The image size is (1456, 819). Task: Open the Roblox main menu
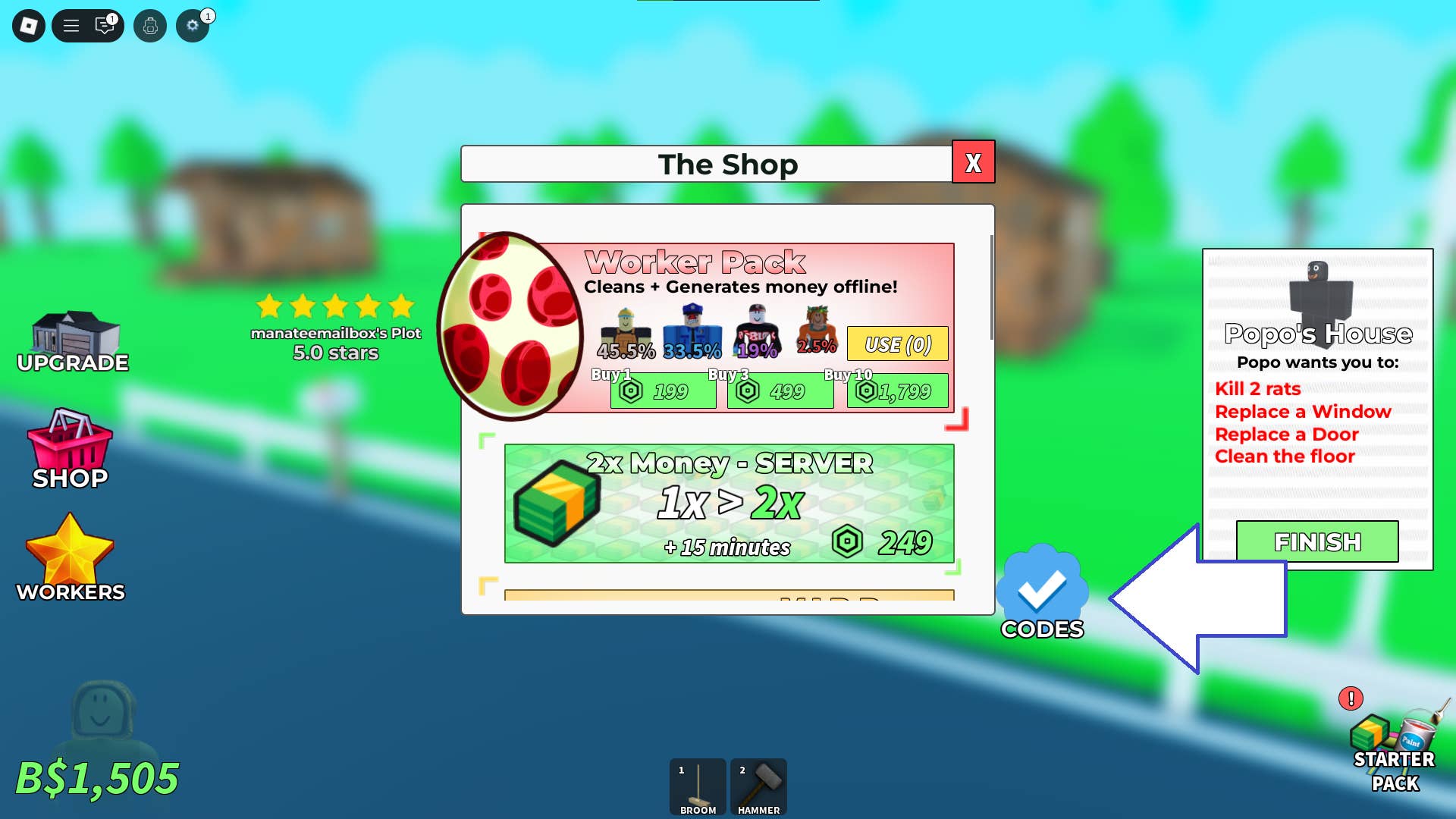(x=70, y=25)
